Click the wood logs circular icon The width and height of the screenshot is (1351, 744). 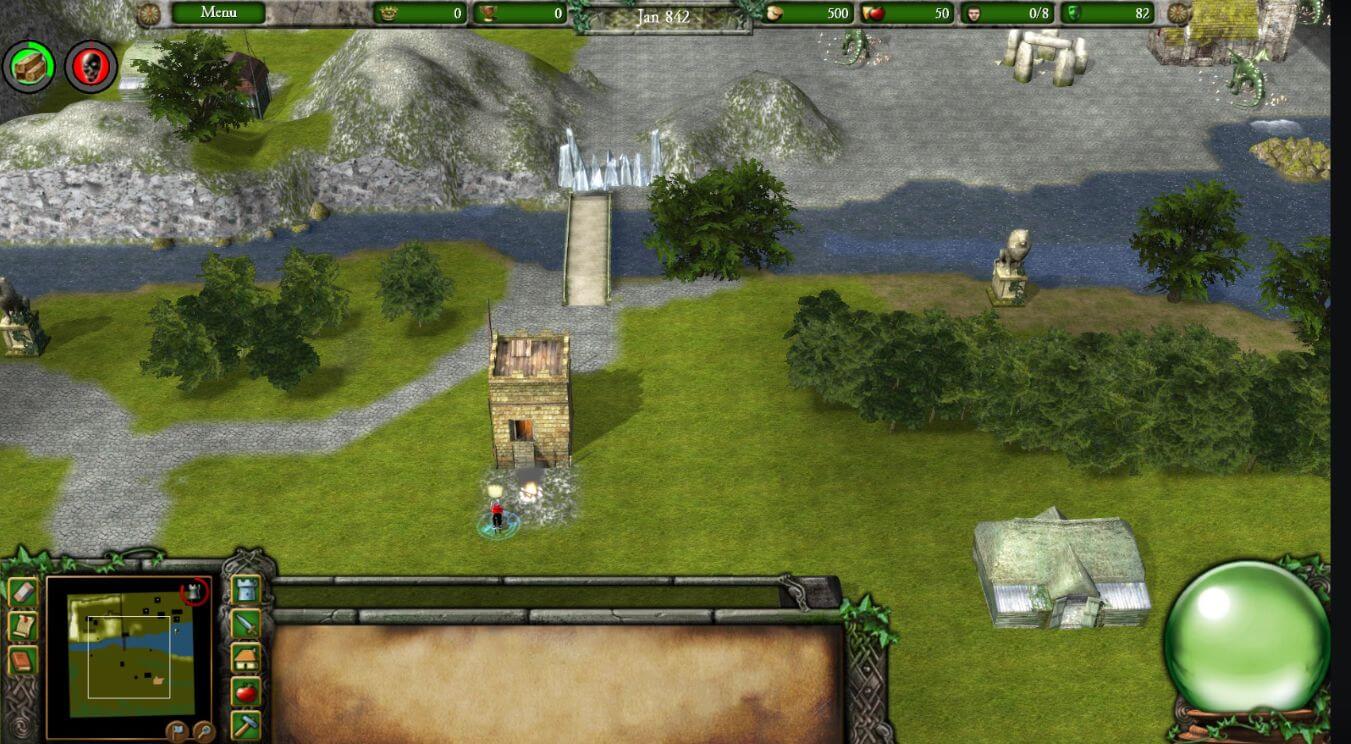click(x=29, y=67)
